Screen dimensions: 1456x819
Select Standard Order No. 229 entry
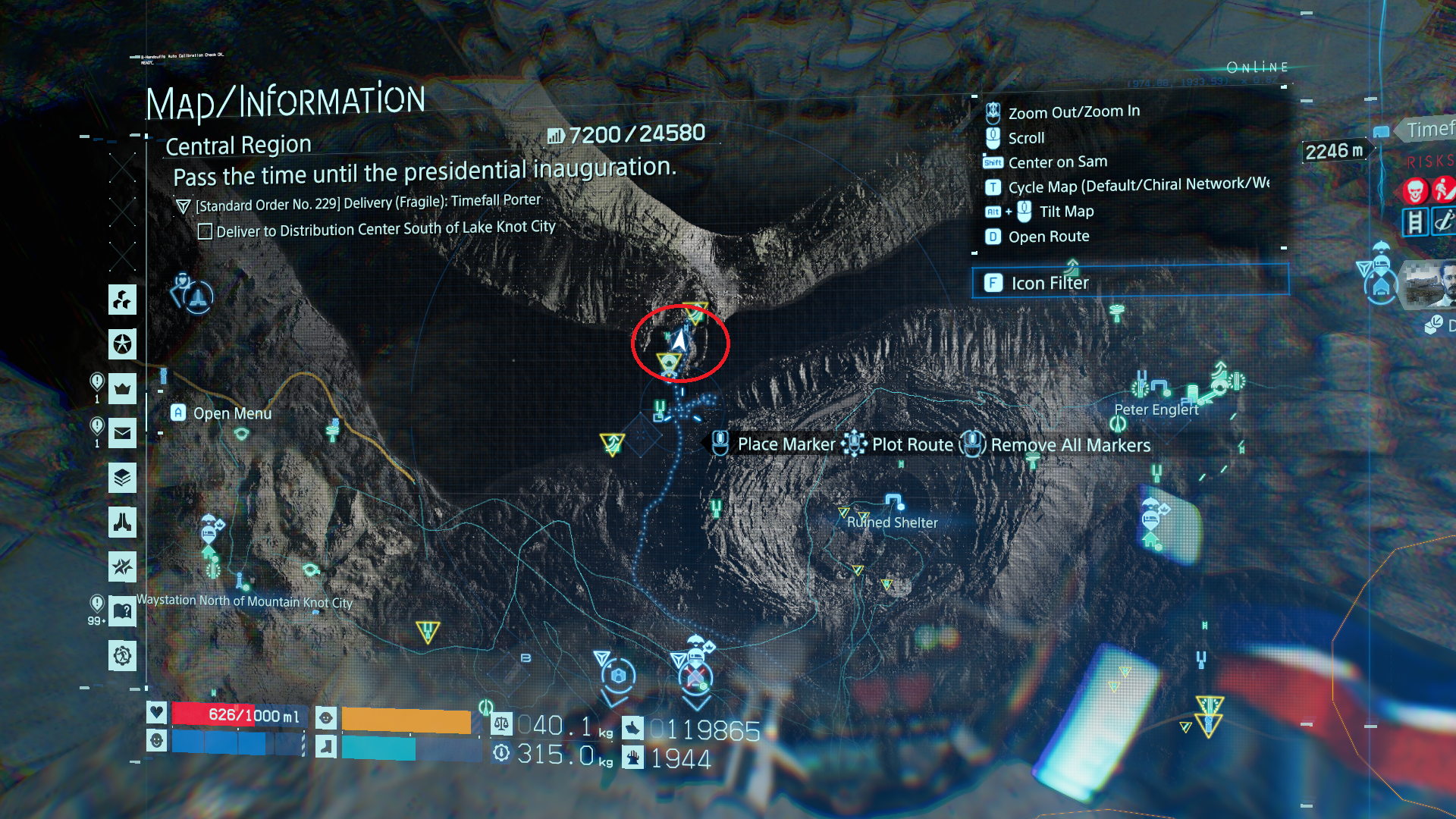point(368,203)
